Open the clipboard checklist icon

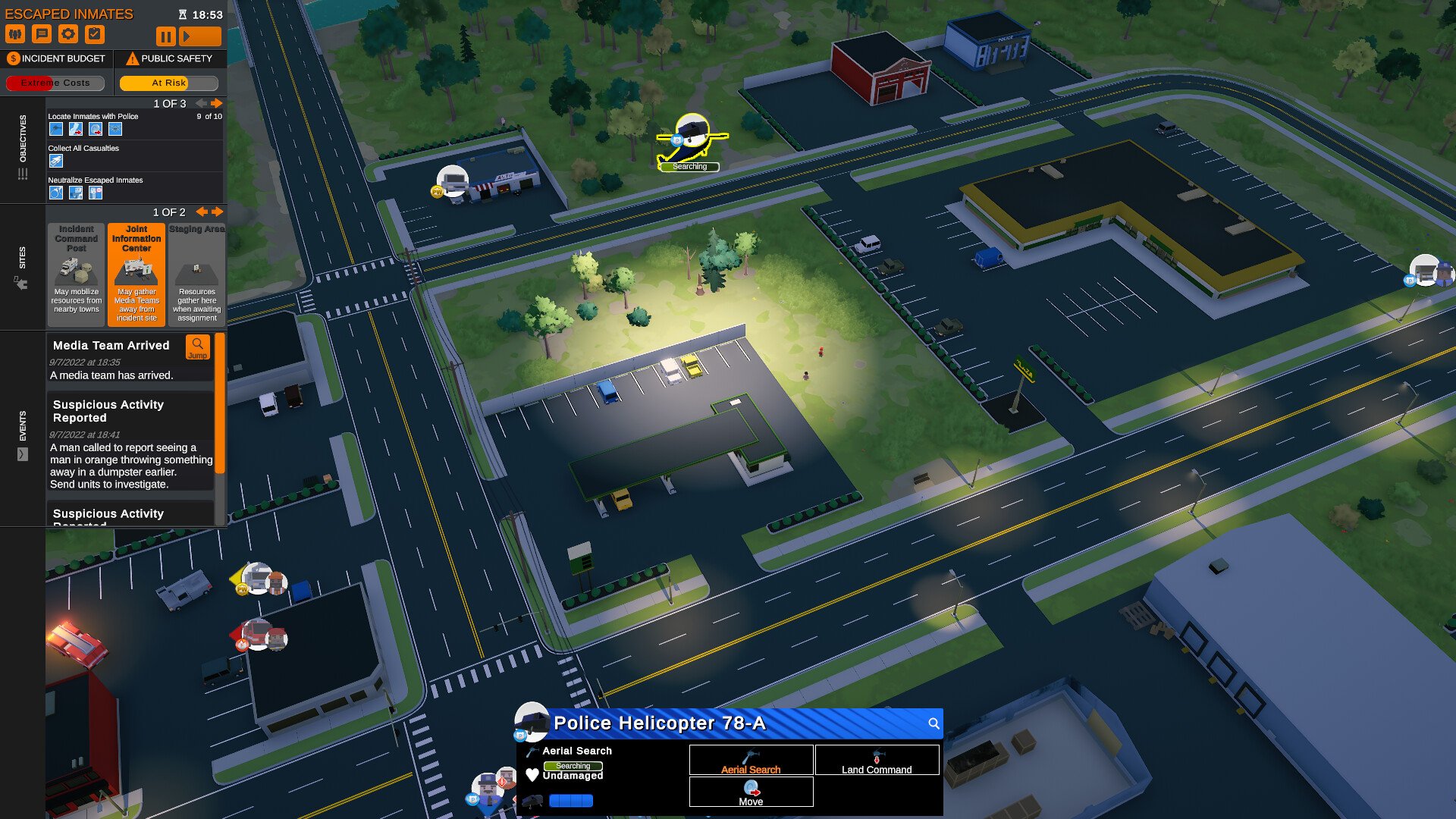pyautogui.click(x=95, y=34)
